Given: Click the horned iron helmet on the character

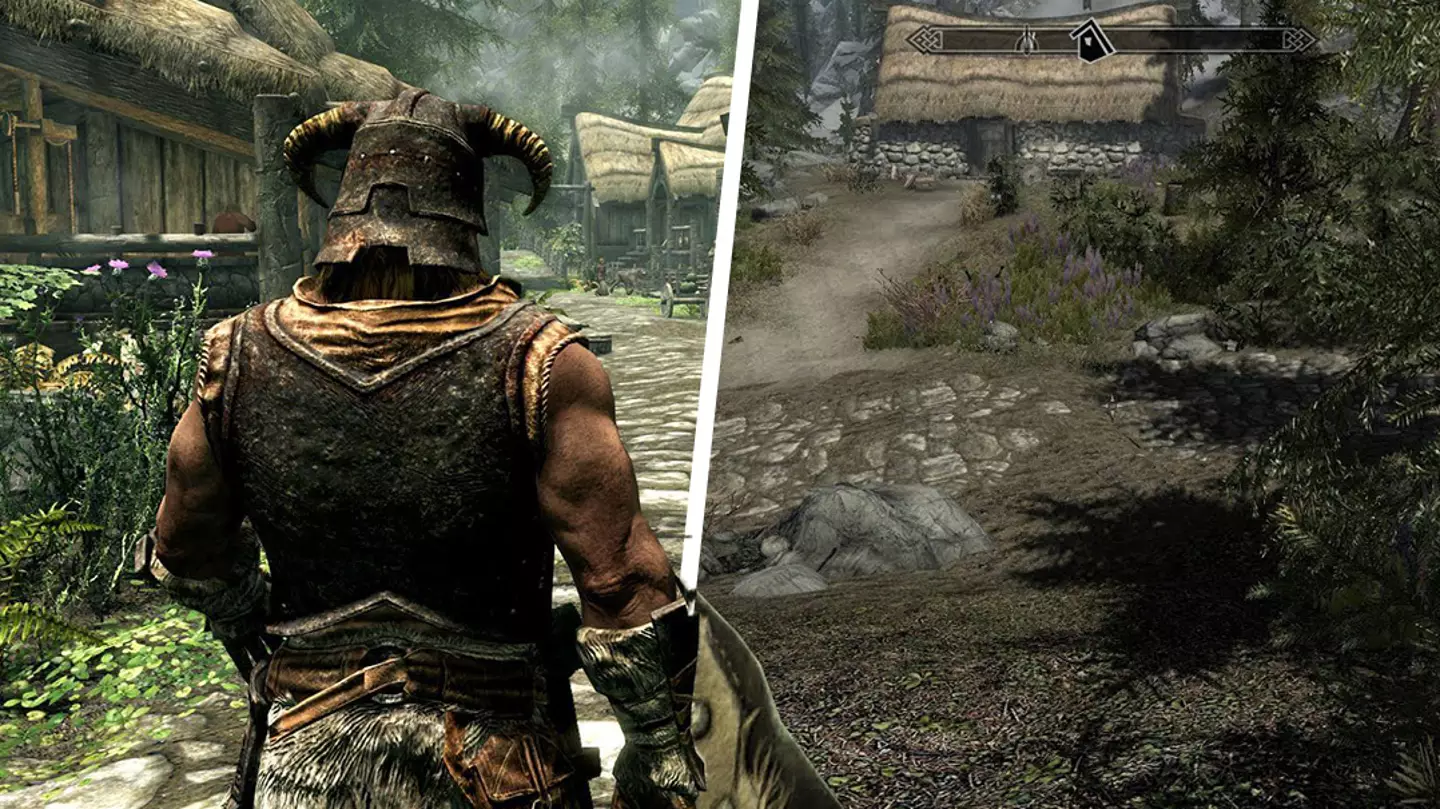Looking at the screenshot, I should 400,180.
